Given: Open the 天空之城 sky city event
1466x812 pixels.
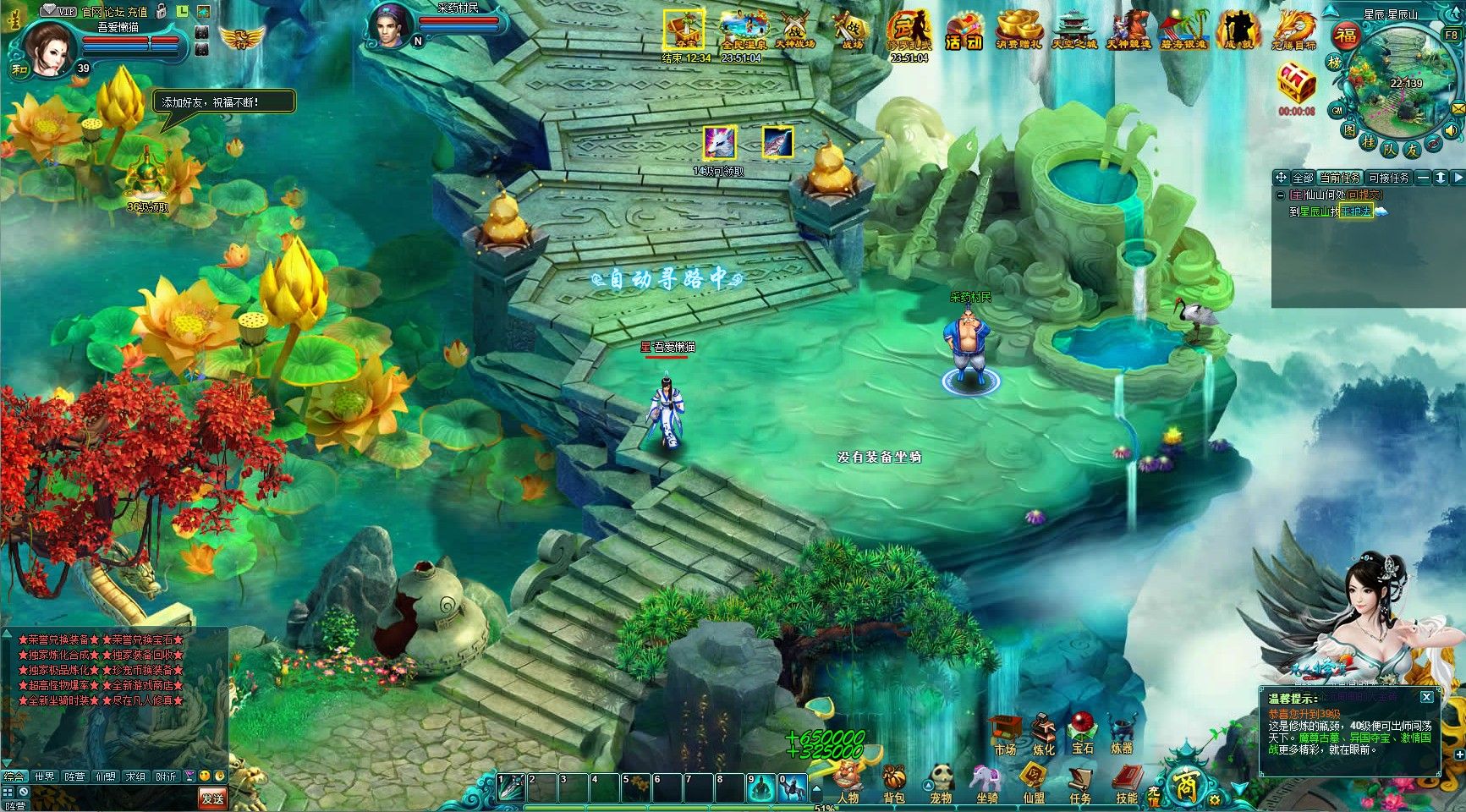Looking at the screenshot, I should 1073,30.
